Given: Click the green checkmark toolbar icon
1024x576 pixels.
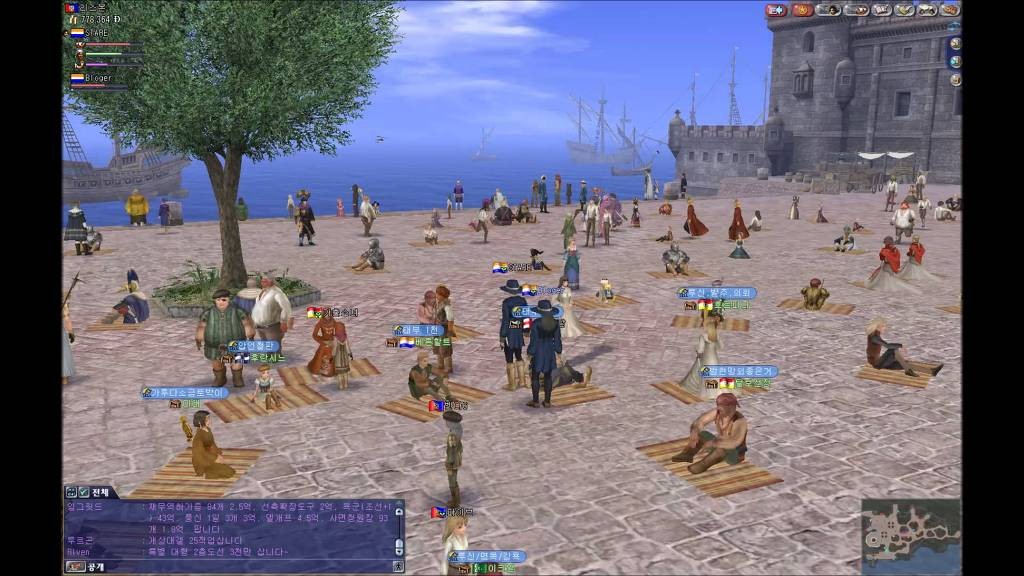Looking at the screenshot, I should (x=905, y=10).
